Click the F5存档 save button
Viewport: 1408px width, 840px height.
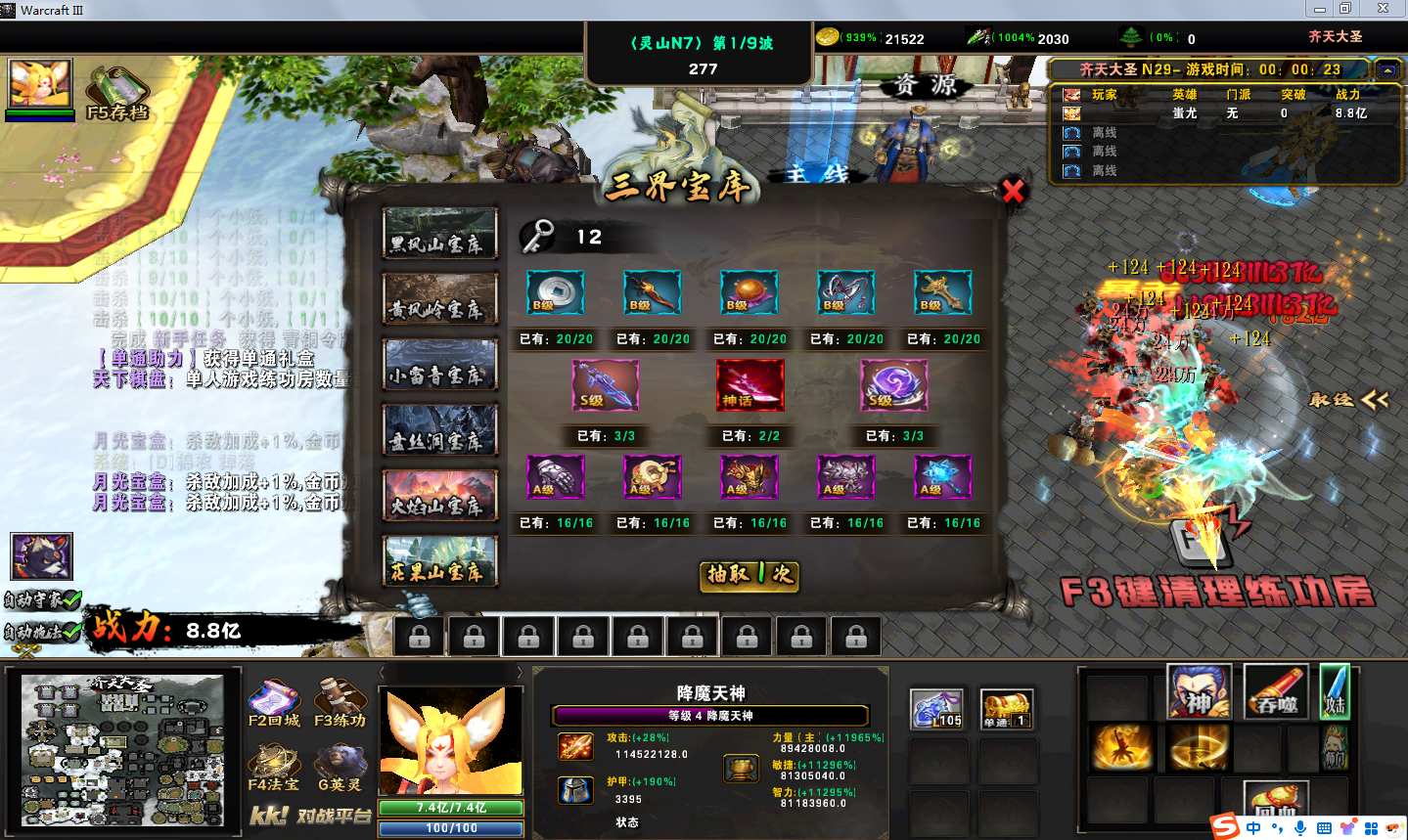[116, 93]
